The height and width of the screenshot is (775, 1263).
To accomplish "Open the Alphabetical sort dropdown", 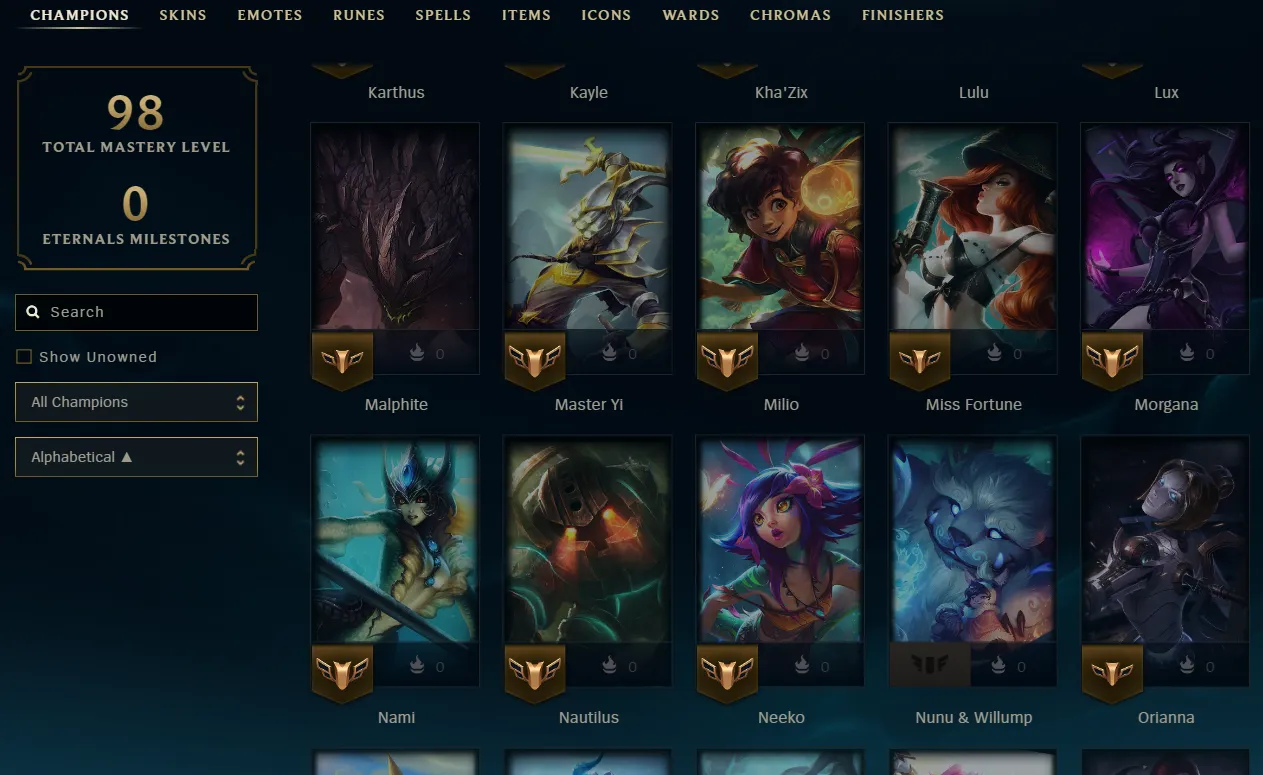I will (136, 457).
